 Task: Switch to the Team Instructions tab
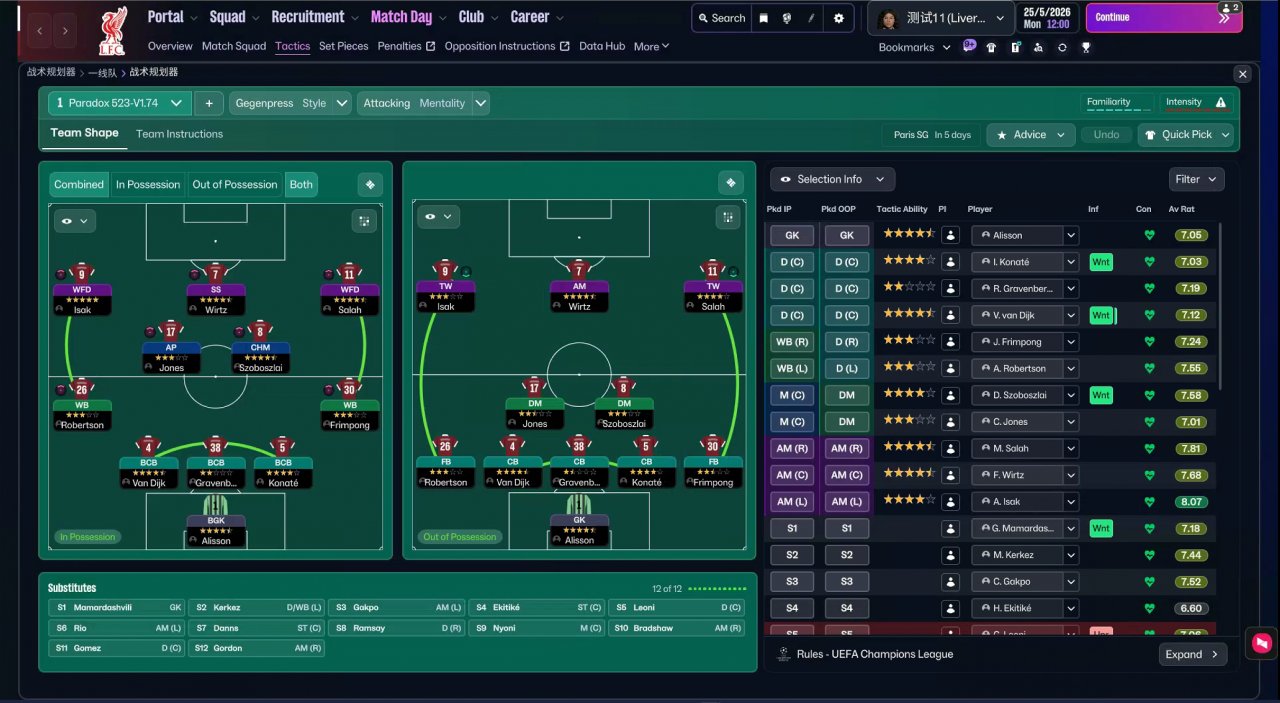(x=179, y=134)
